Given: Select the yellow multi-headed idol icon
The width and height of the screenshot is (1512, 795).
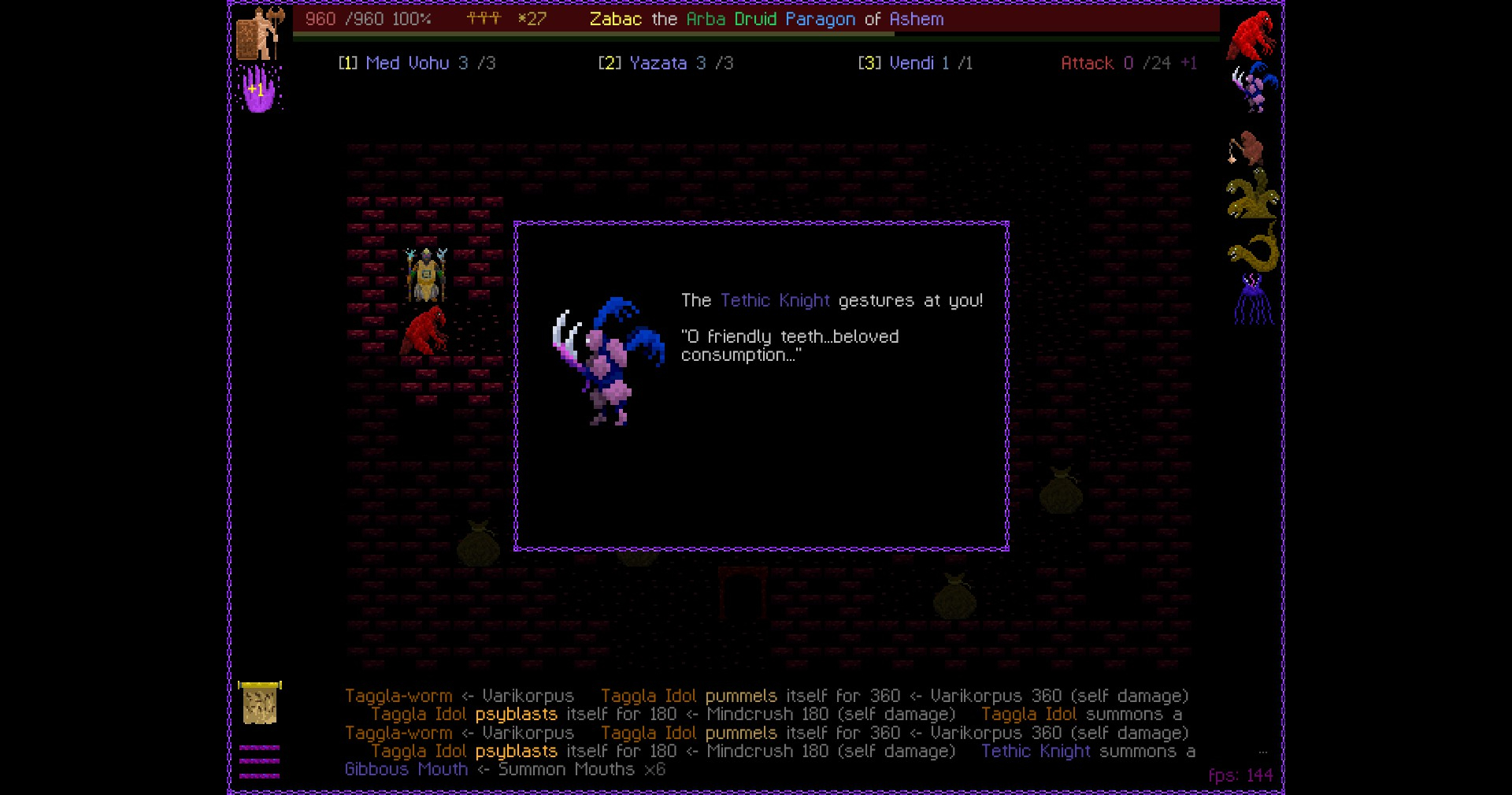Looking at the screenshot, I should (1251, 195).
